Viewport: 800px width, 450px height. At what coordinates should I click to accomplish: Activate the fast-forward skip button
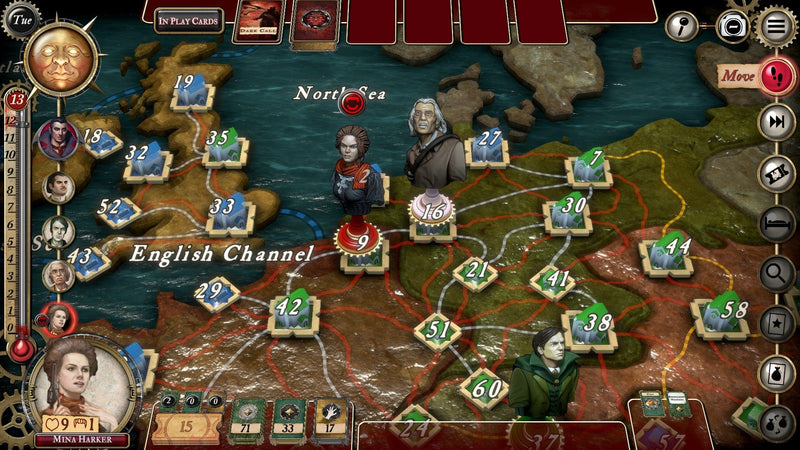click(x=776, y=122)
